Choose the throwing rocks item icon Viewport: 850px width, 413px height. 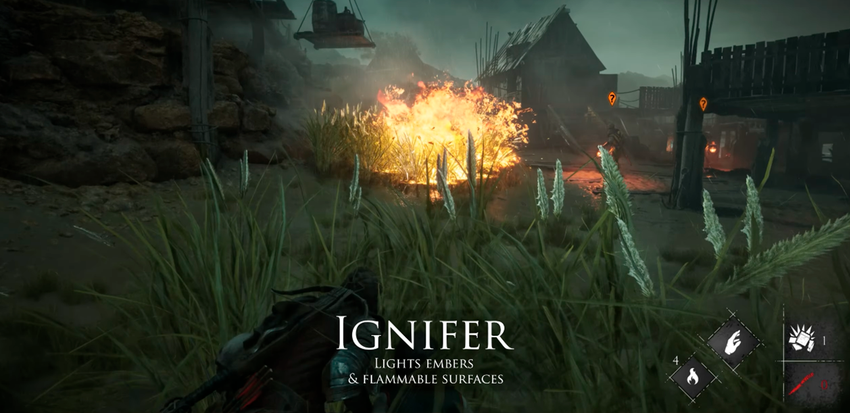(800, 340)
